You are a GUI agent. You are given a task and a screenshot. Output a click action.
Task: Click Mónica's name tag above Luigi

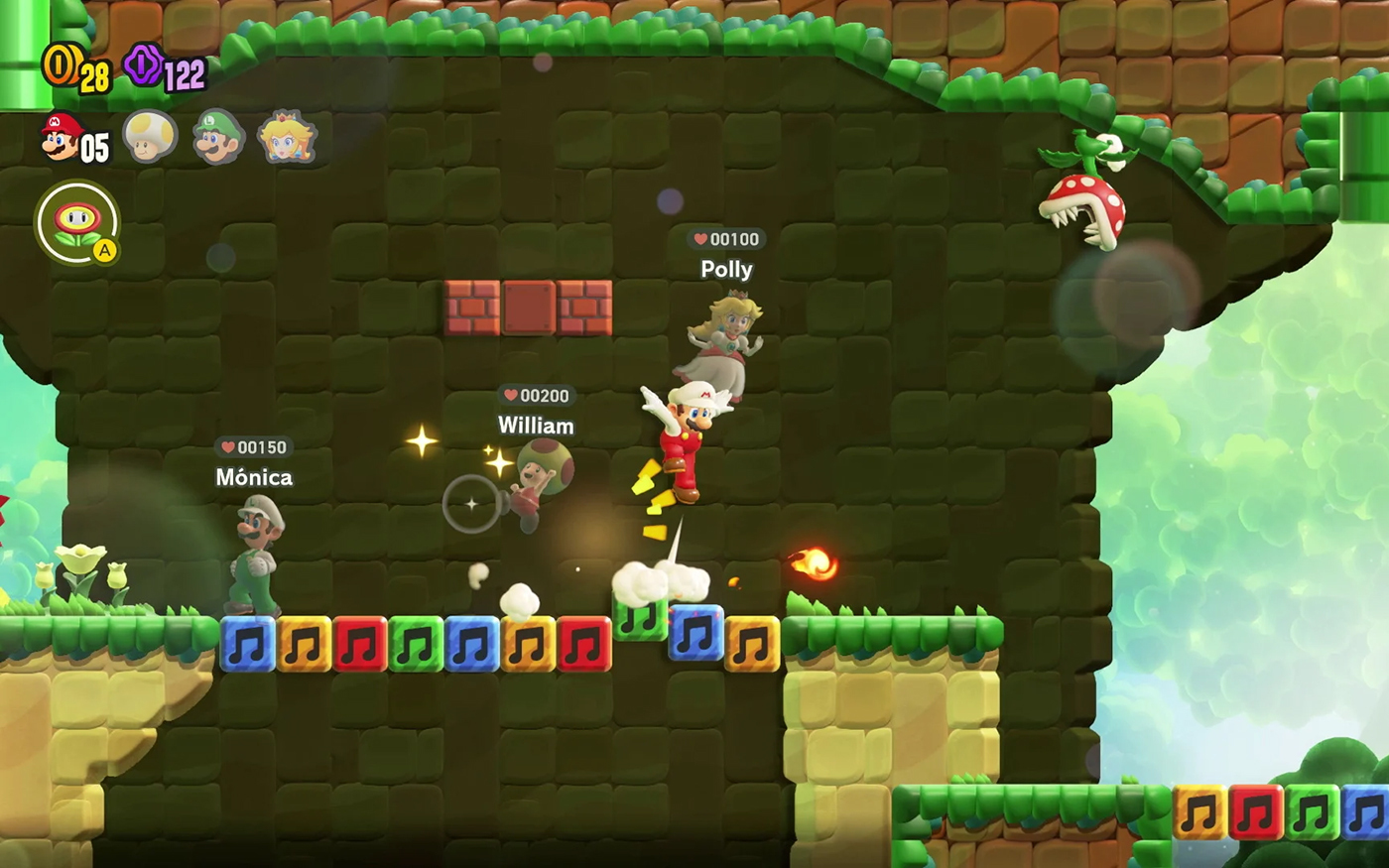255,477
